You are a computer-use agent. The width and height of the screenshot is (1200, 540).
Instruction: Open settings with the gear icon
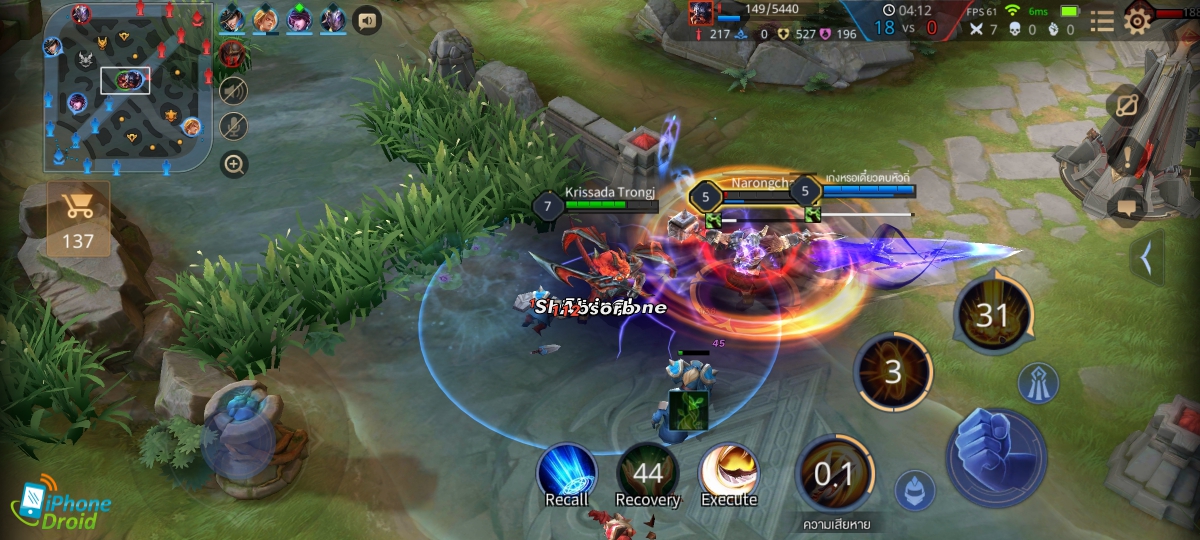[x=1138, y=19]
